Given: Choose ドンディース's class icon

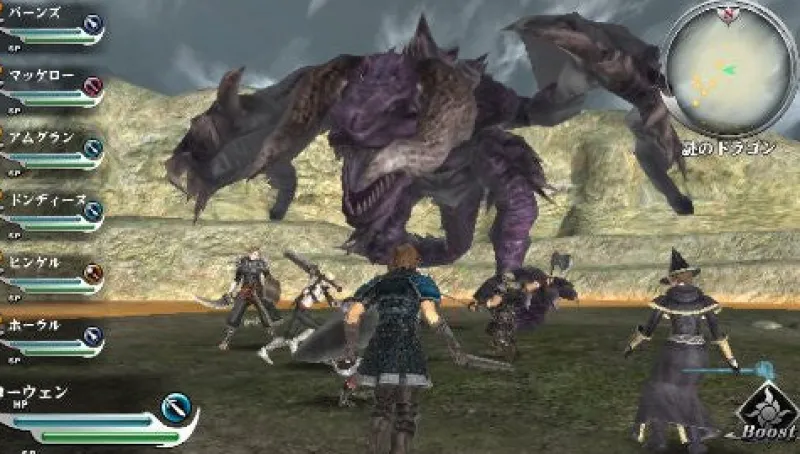Looking at the screenshot, I should click(x=93, y=211).
